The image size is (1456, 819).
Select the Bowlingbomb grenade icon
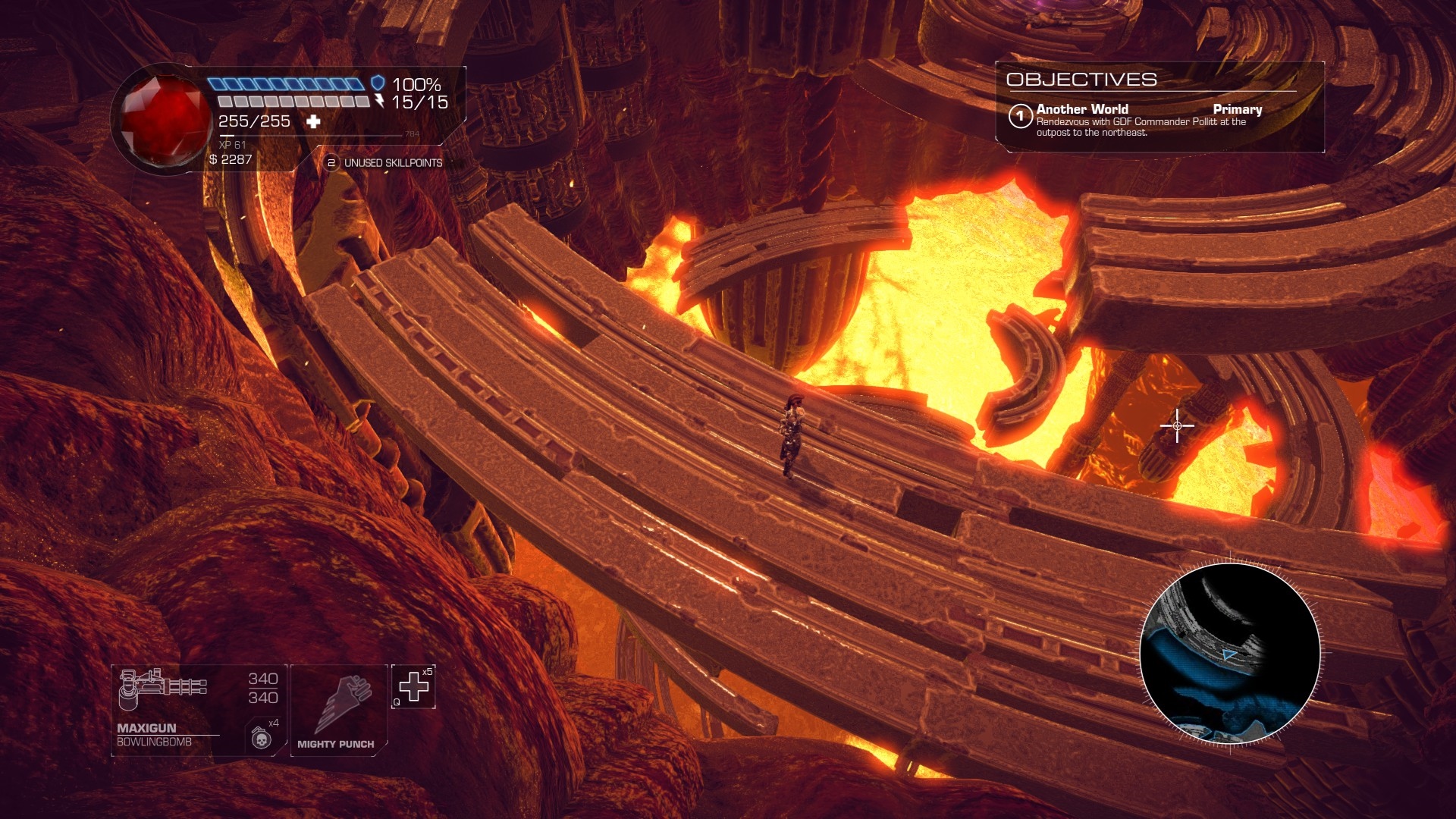pos(262,737)
